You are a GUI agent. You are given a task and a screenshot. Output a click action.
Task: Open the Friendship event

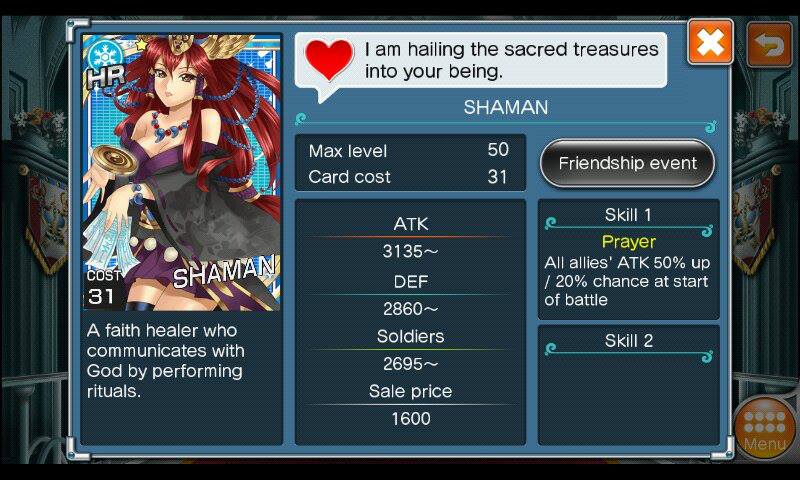[x=627, y=163]
